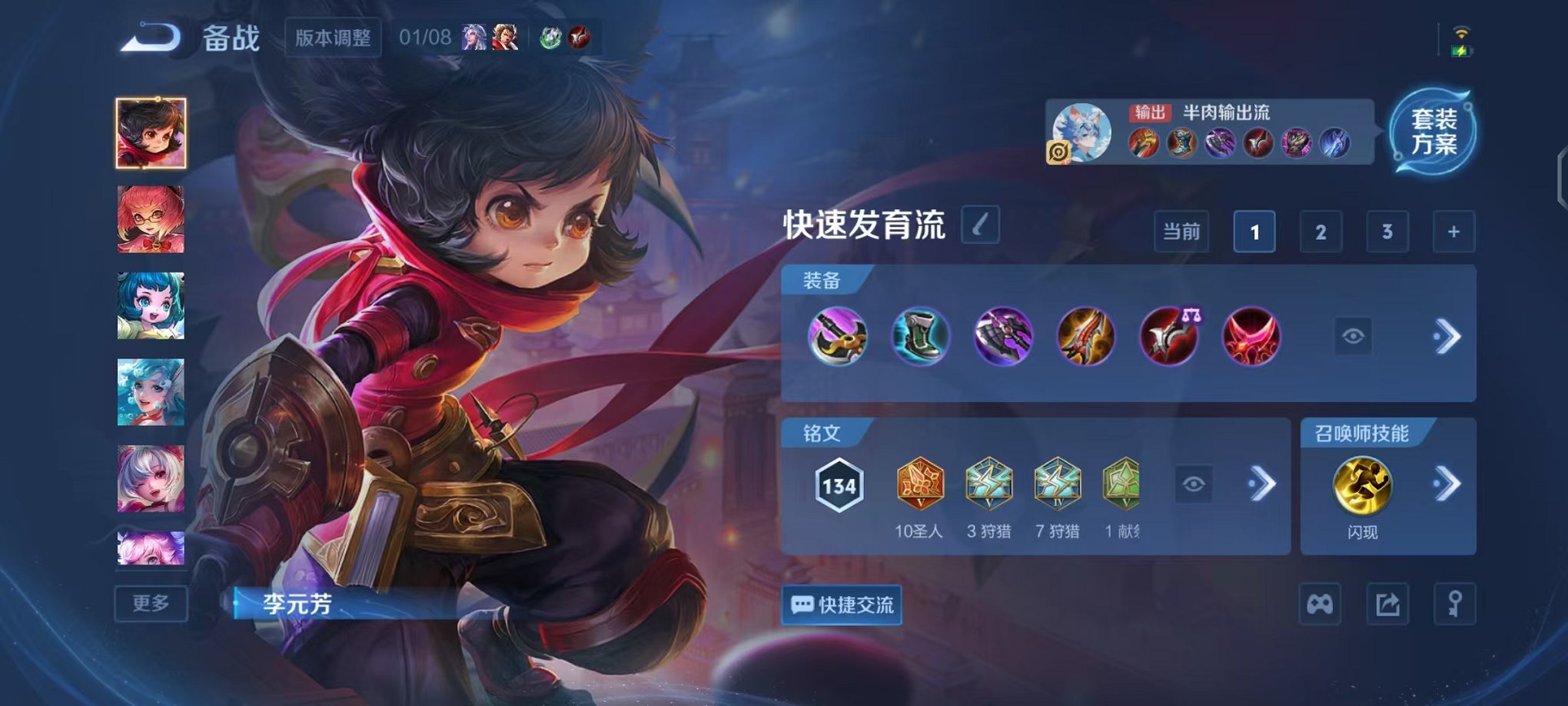Open 快捷交流 chat panel
The width and height of the screenshot is (1568, 706).
coord(841,606)
